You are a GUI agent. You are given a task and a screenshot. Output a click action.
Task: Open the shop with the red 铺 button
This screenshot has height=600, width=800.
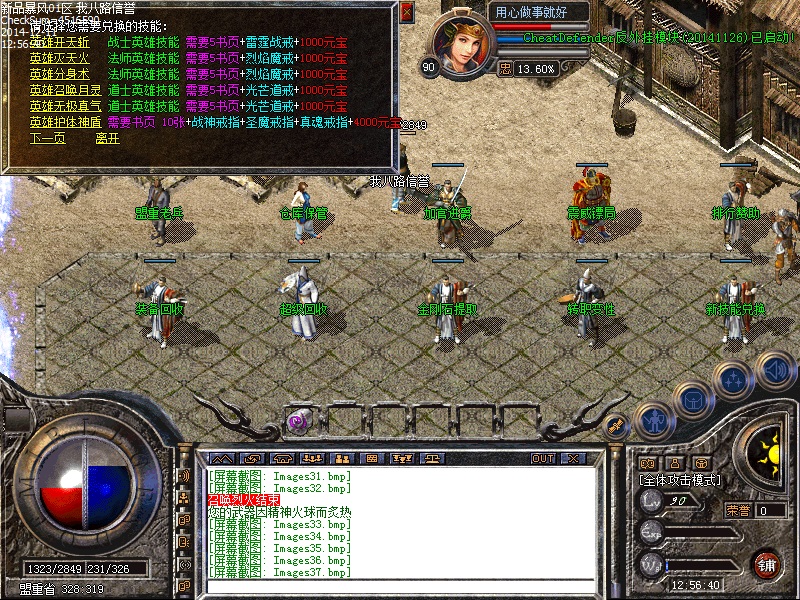pyautogui.click(x=767, y=564)
